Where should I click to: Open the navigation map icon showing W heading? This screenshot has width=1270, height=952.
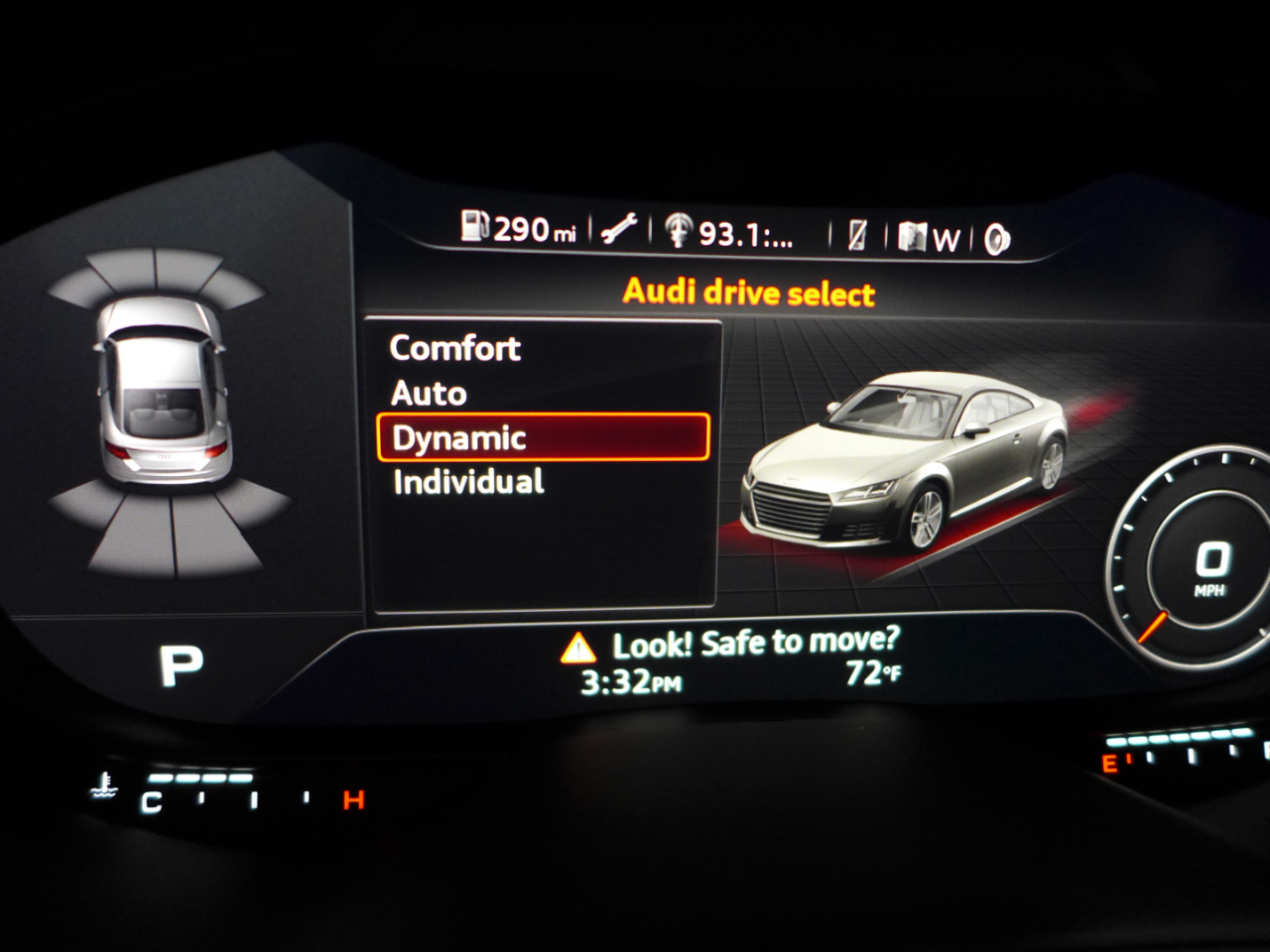(x=914, y=235)
